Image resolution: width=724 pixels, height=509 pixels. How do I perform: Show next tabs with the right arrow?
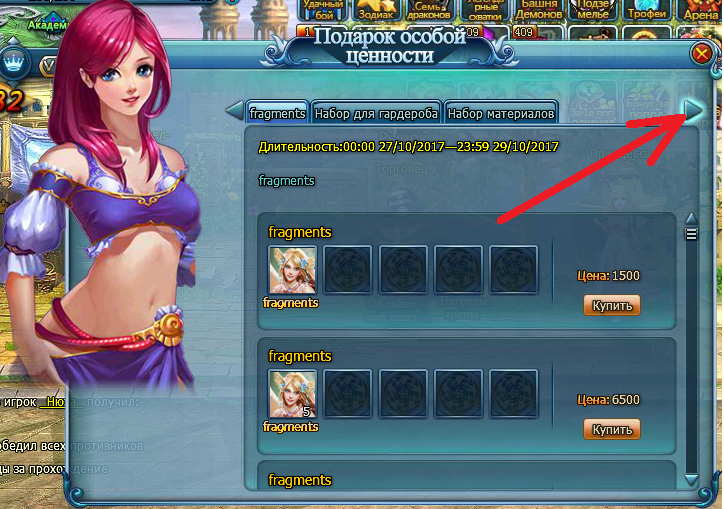click(x=692, y=109)
